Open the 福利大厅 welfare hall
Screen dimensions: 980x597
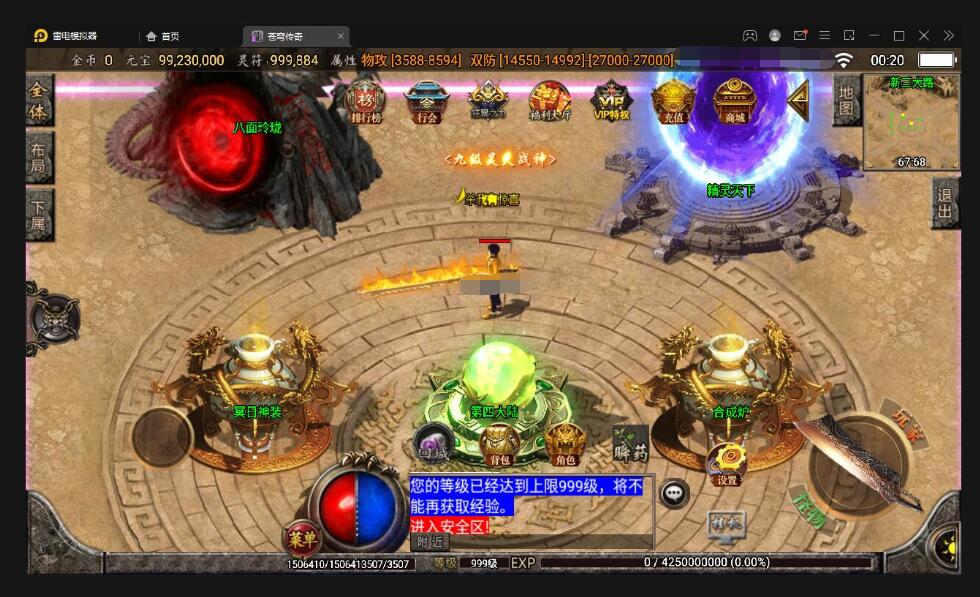coord(549,101)
